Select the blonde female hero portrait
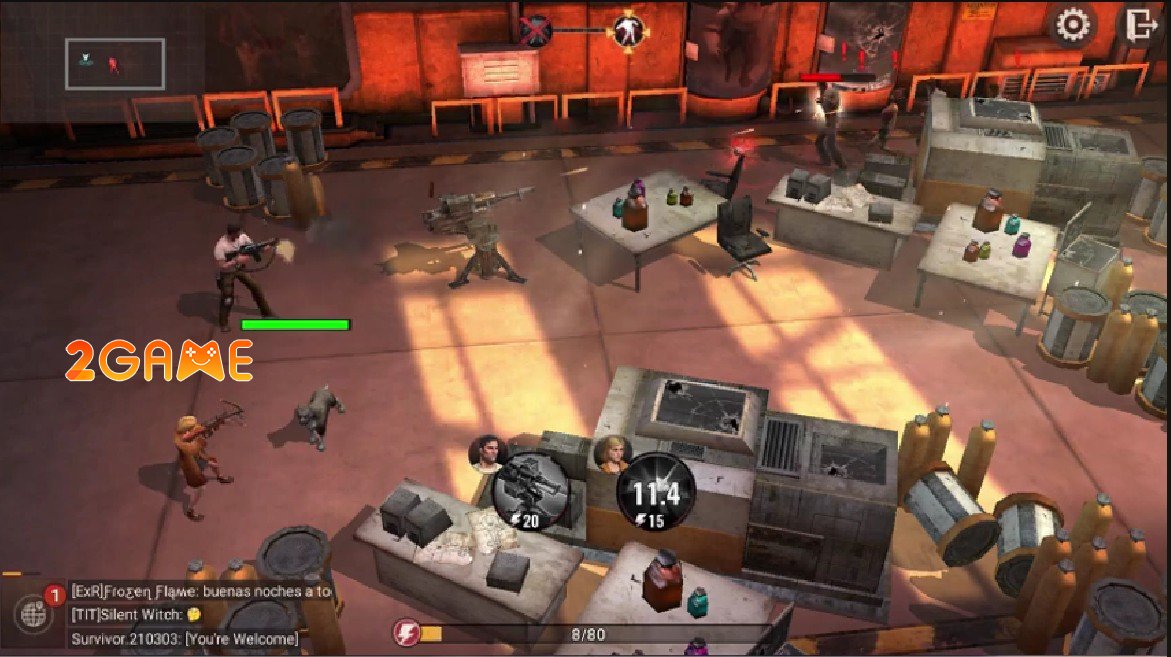This screenshot has height=657, width=1171. tap(611, 456)
